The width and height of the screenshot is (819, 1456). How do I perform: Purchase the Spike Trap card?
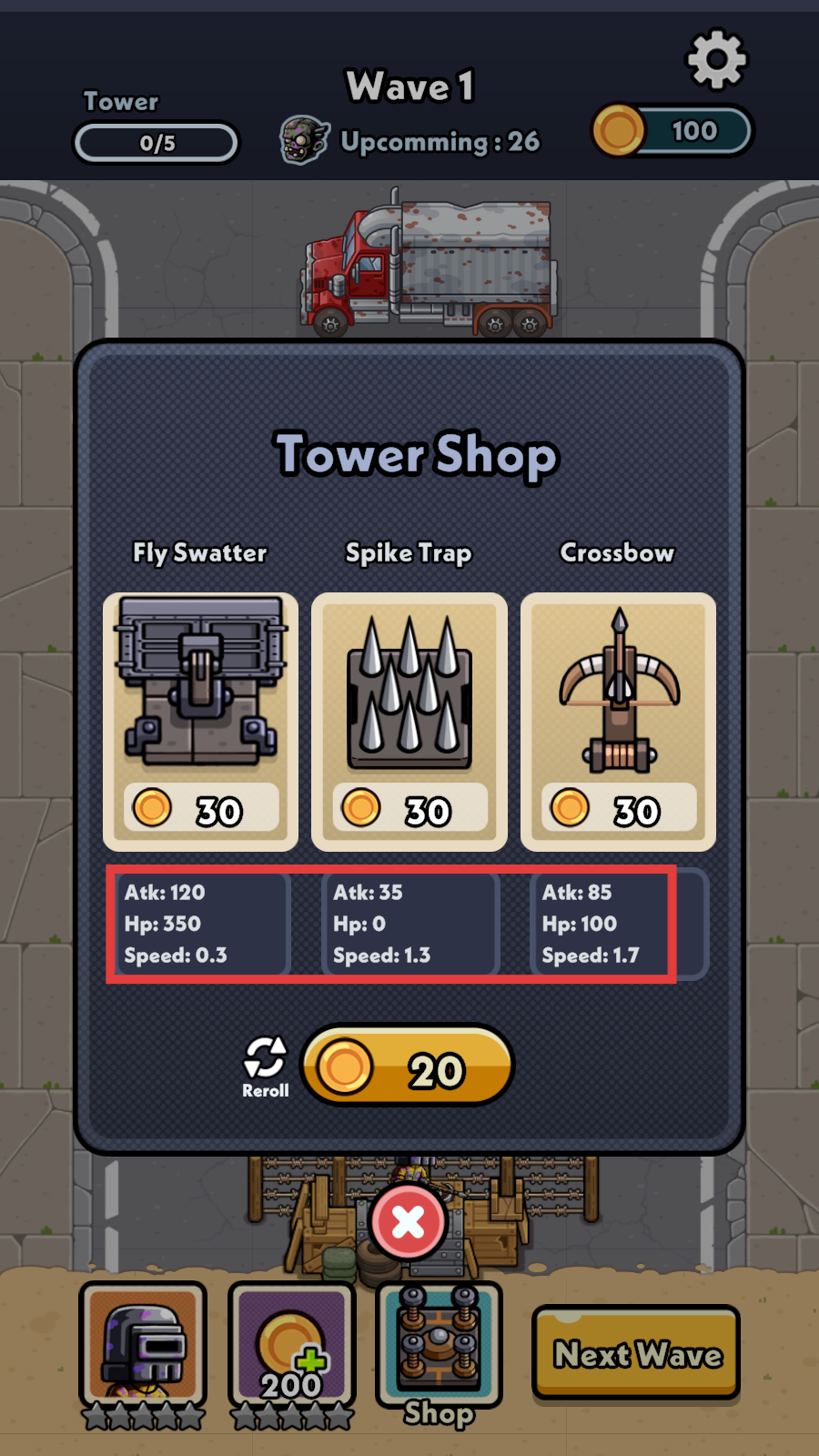409,721
